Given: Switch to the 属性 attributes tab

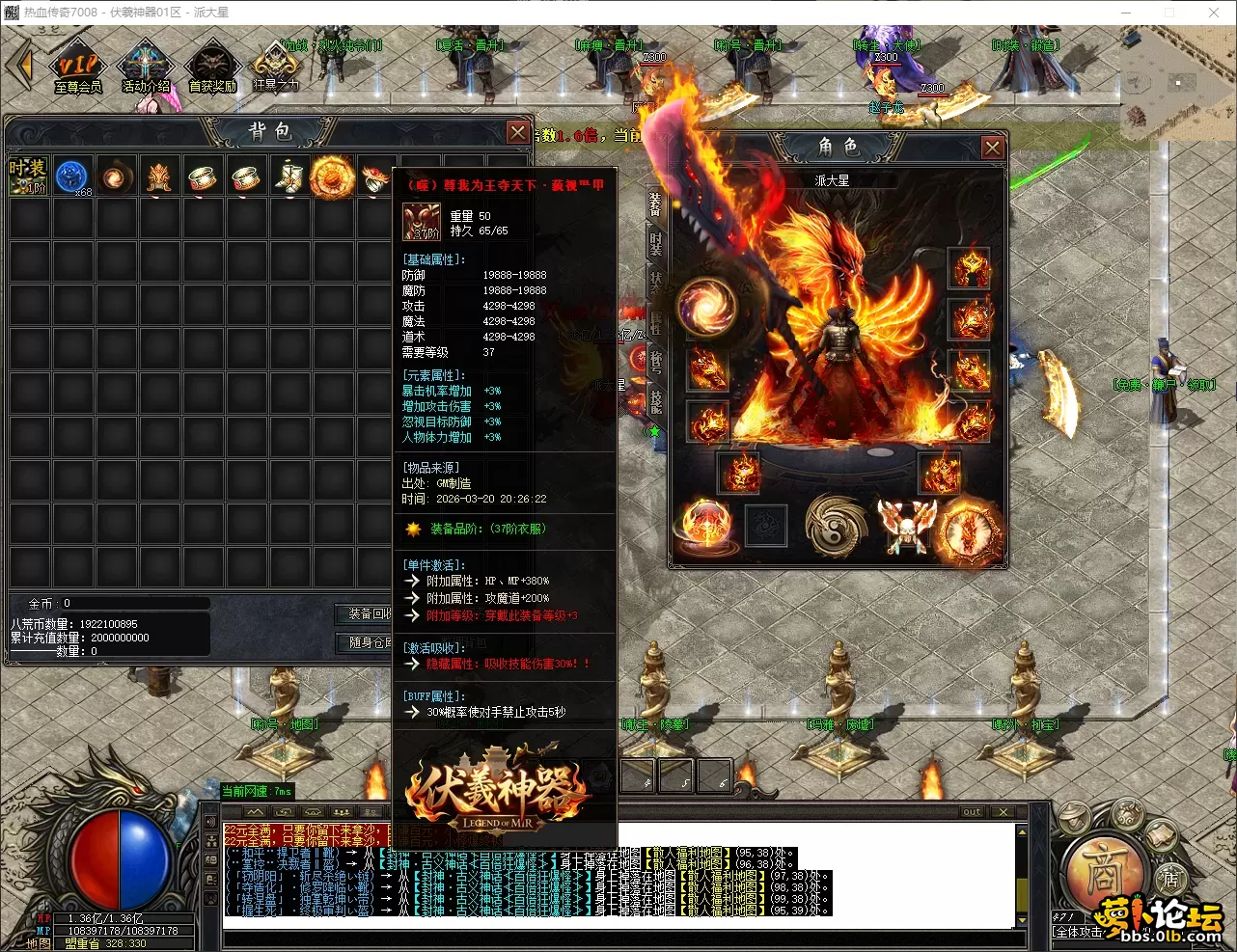Looking at the screenshot, I should (x=656, y=323).
